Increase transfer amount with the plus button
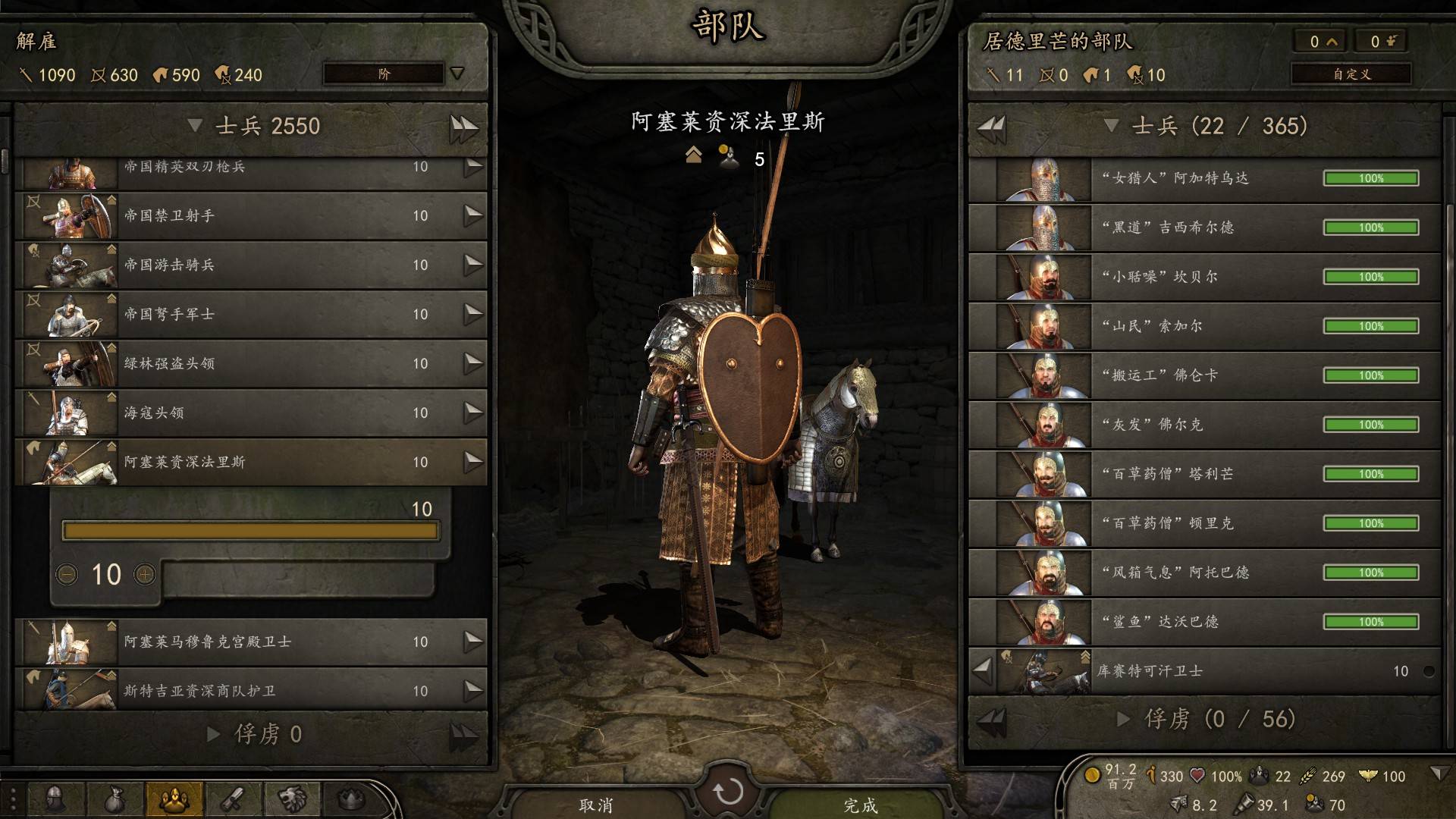The image size is (1456, 819). pos(145,575)
